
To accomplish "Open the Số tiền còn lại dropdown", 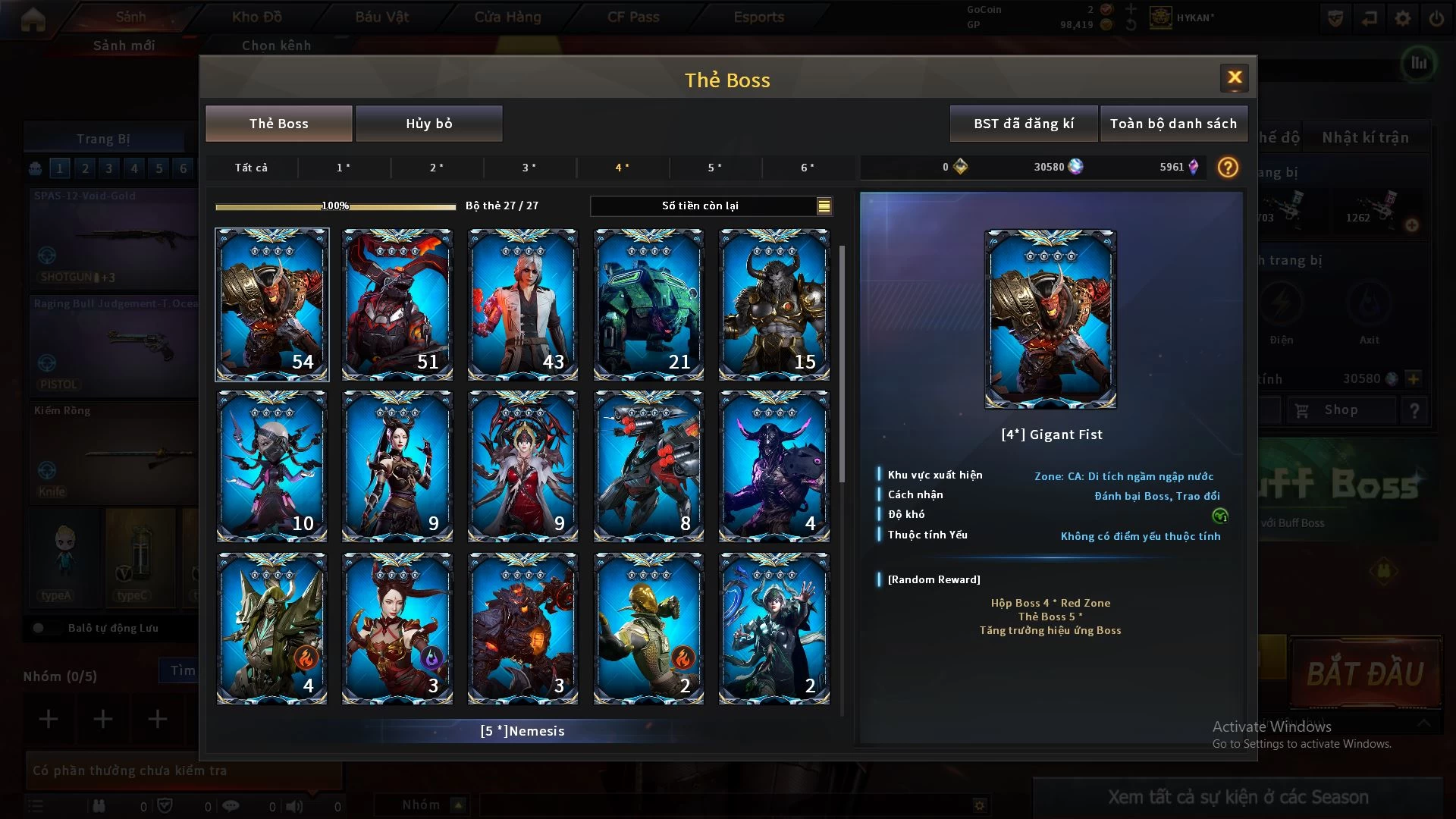I will [824, 206].
